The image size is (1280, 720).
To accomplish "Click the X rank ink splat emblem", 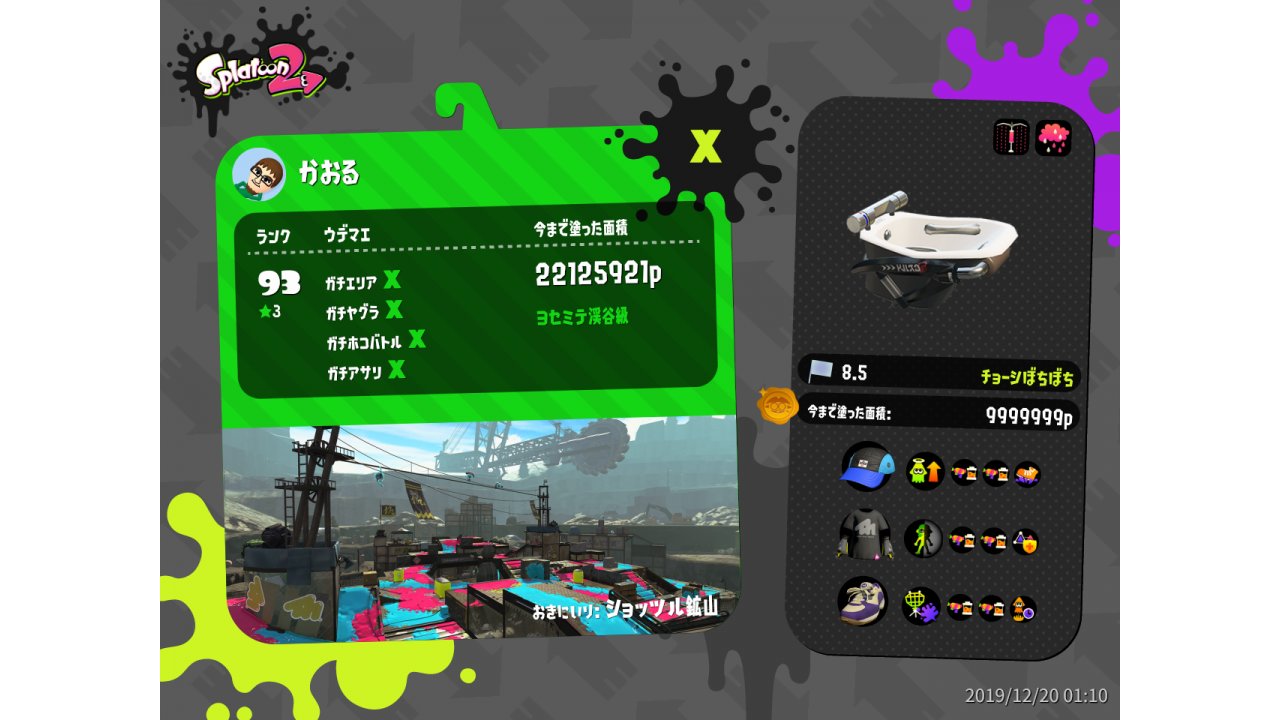I will 705,147.
